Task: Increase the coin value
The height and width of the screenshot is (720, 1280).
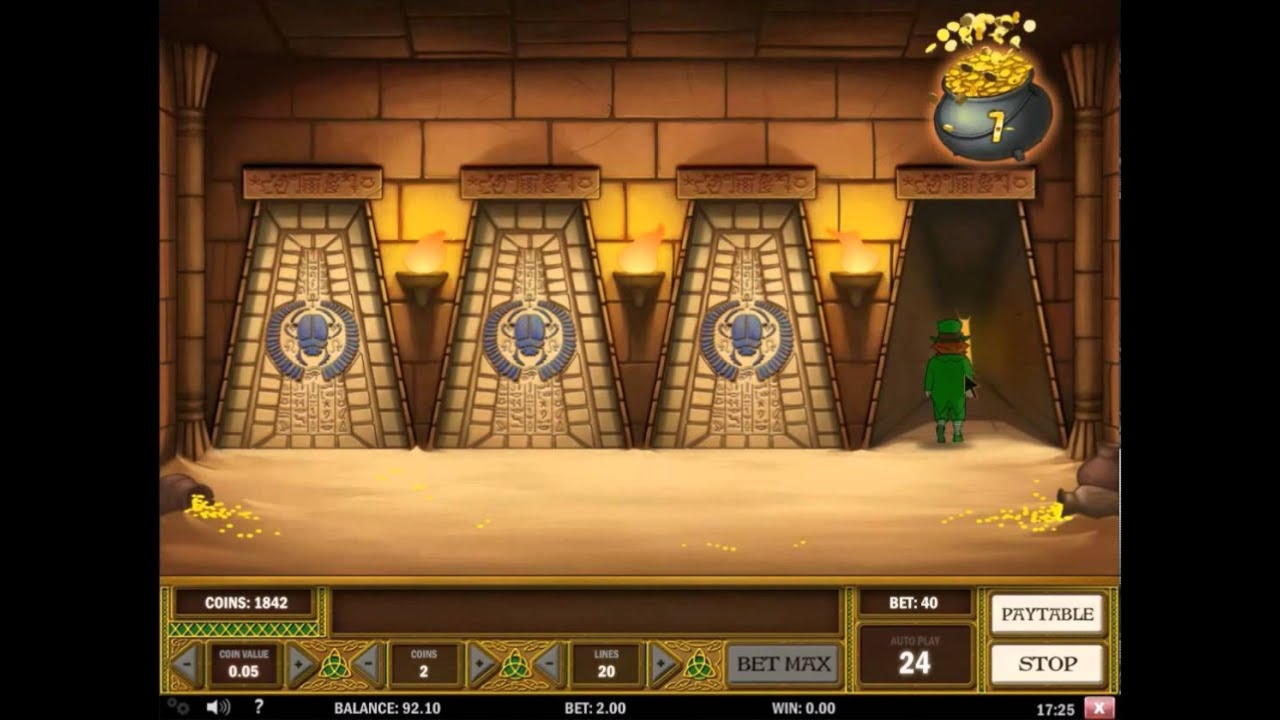Action: 300,664
